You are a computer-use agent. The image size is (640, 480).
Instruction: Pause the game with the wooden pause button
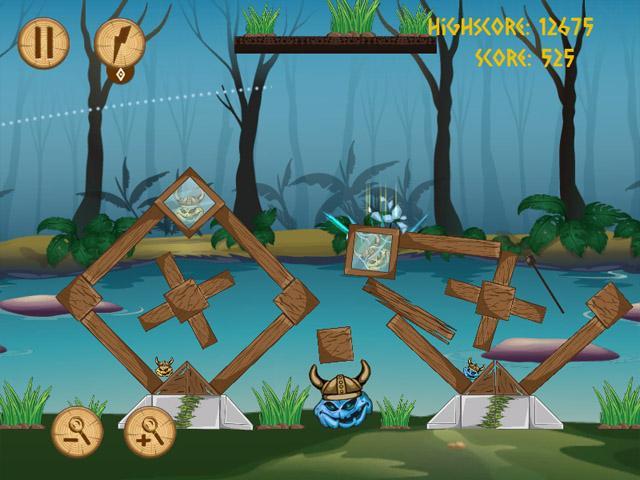point(43,42)
